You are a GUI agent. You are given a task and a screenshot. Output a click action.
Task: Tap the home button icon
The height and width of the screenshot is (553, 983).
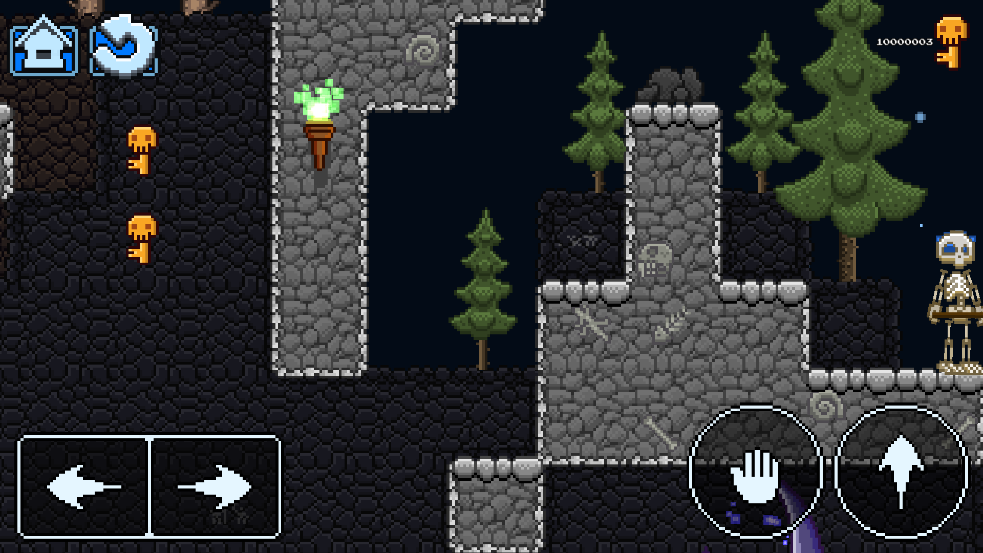pyautogui.click(x=44, y=48)
